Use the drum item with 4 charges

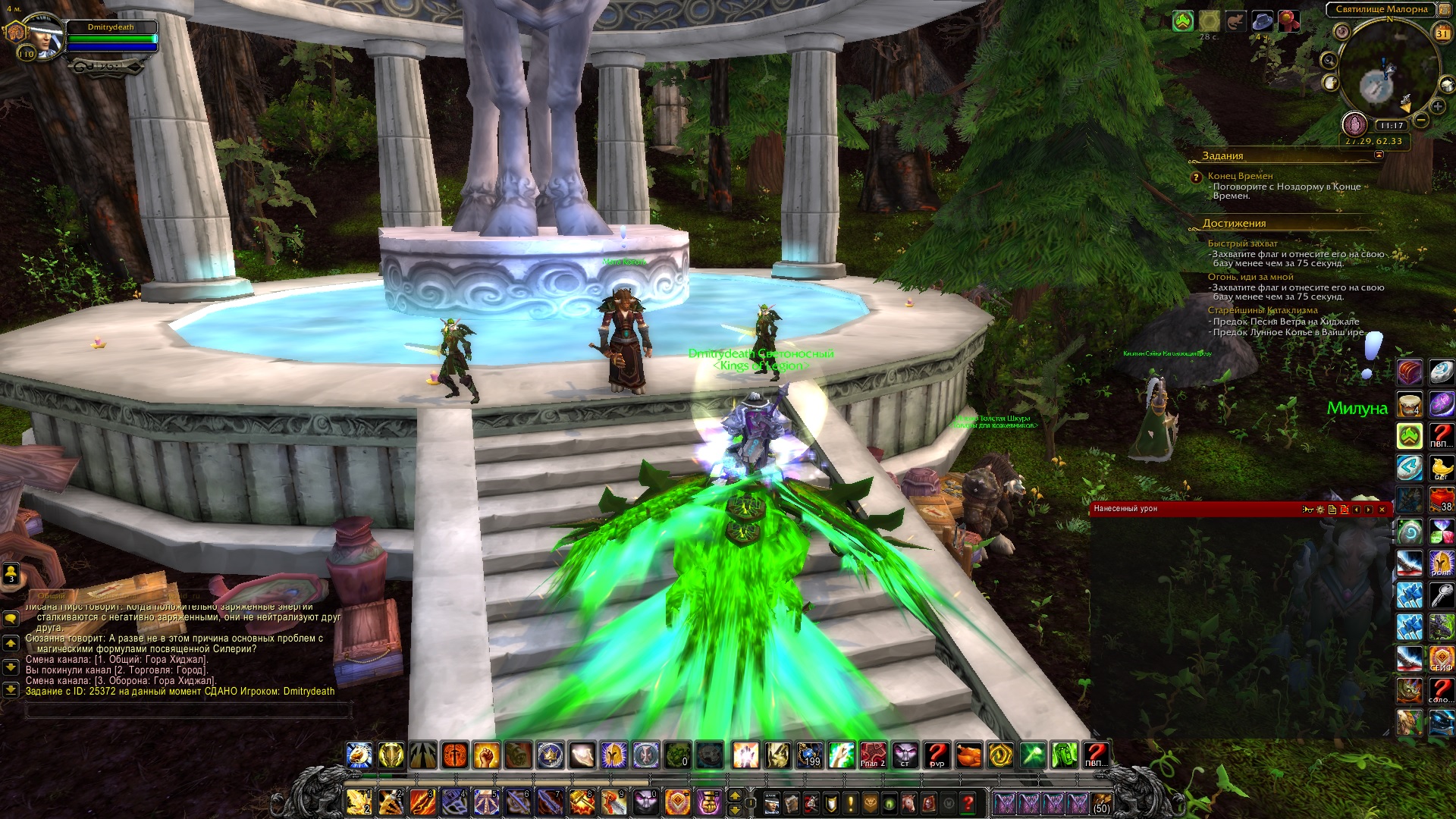point(1410,404)
